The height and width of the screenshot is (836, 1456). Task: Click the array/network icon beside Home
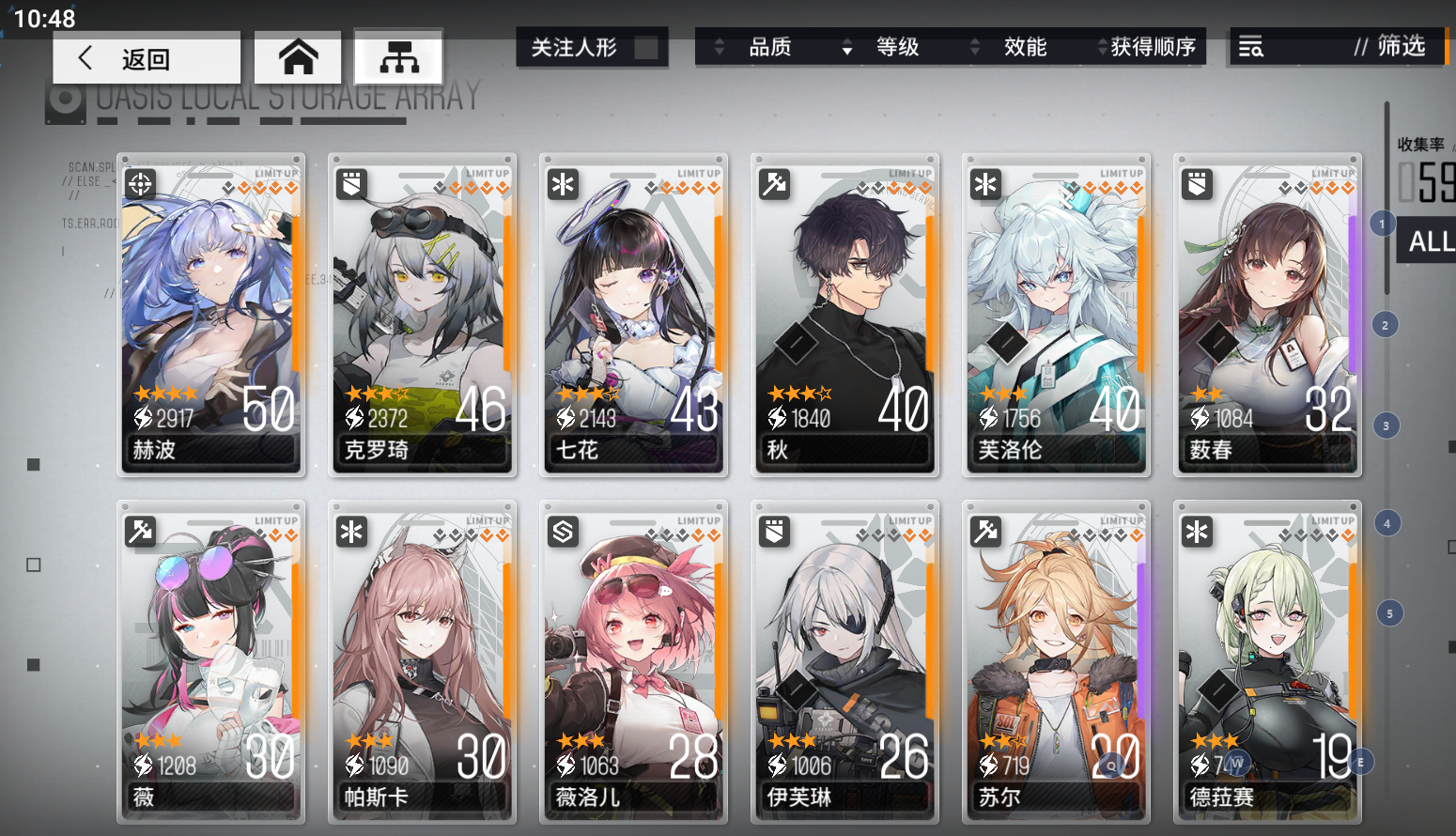coord(398,58)
